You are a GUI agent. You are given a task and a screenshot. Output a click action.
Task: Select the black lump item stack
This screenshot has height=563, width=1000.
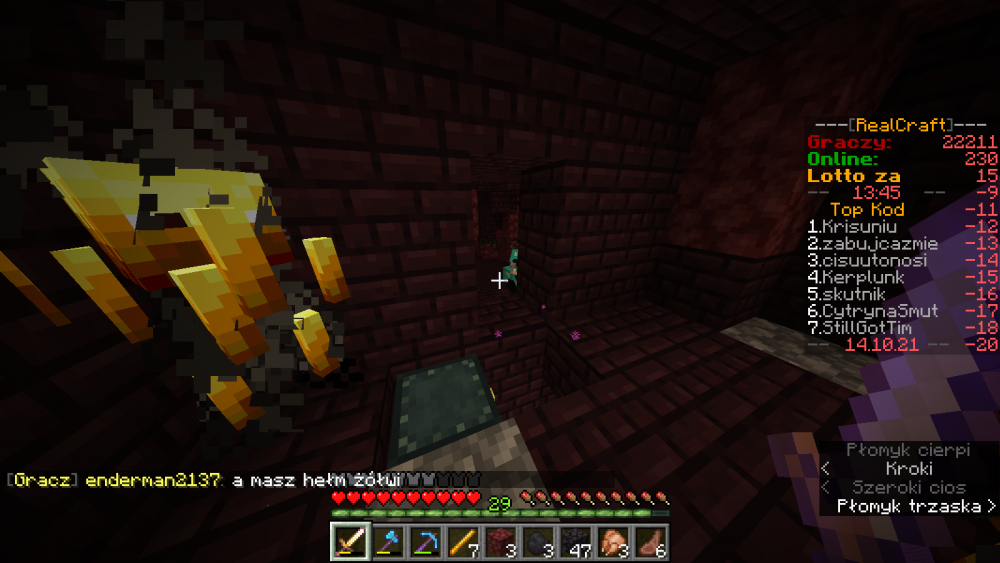pyautogui.click(x=536, y=542)
